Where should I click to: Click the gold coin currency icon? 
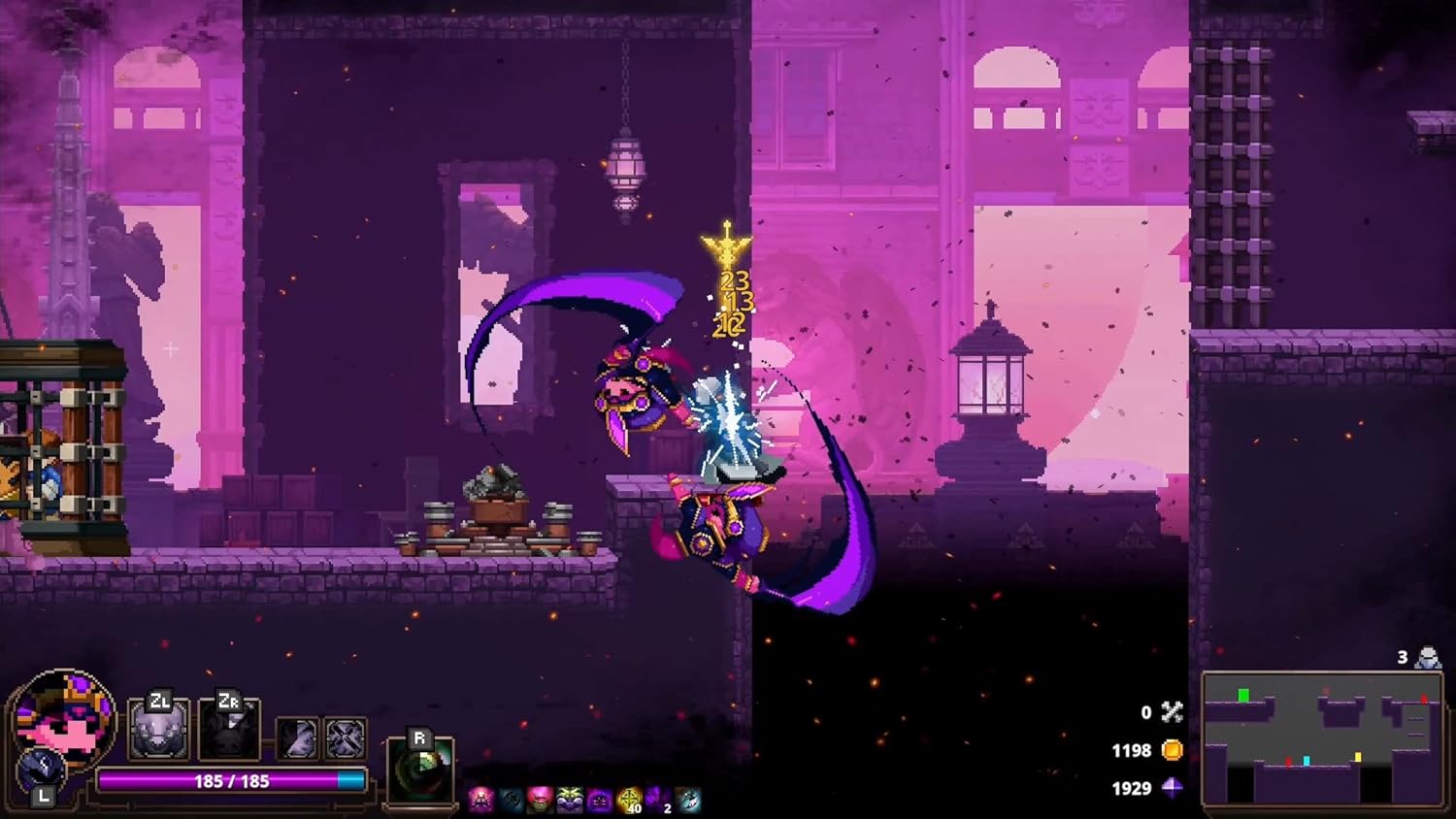point(1174,751)
